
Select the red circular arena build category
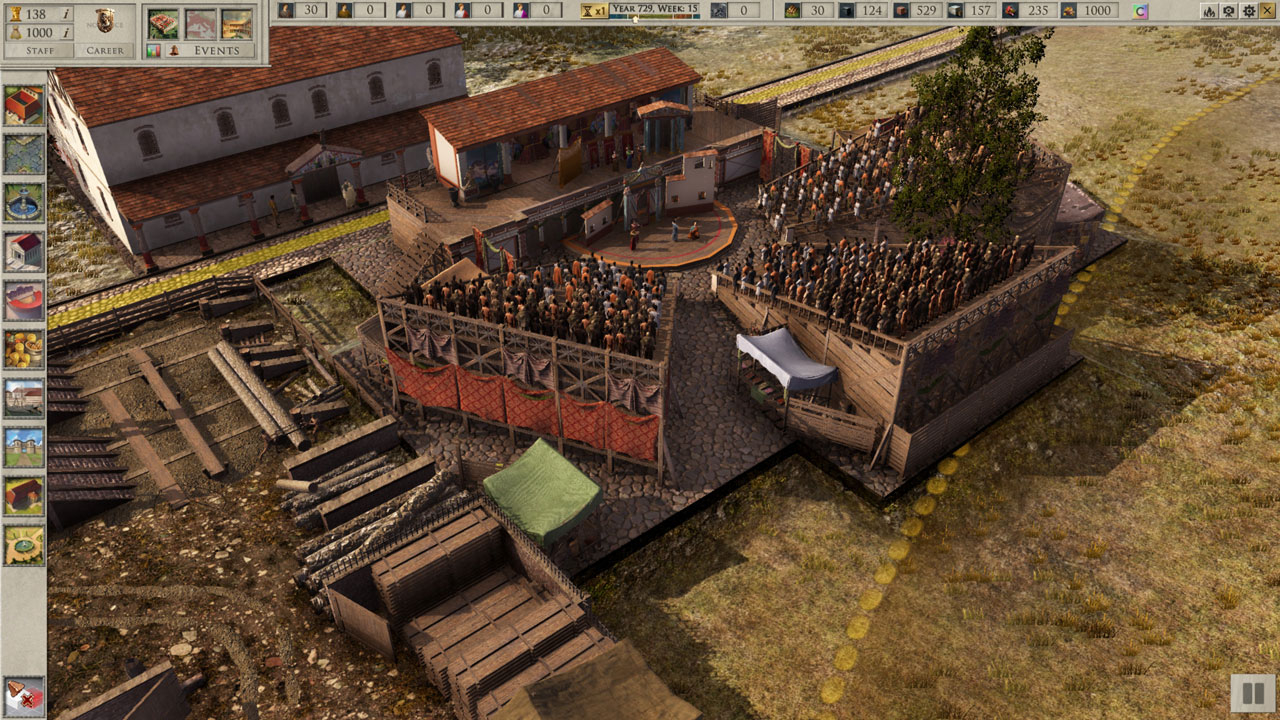24,300
